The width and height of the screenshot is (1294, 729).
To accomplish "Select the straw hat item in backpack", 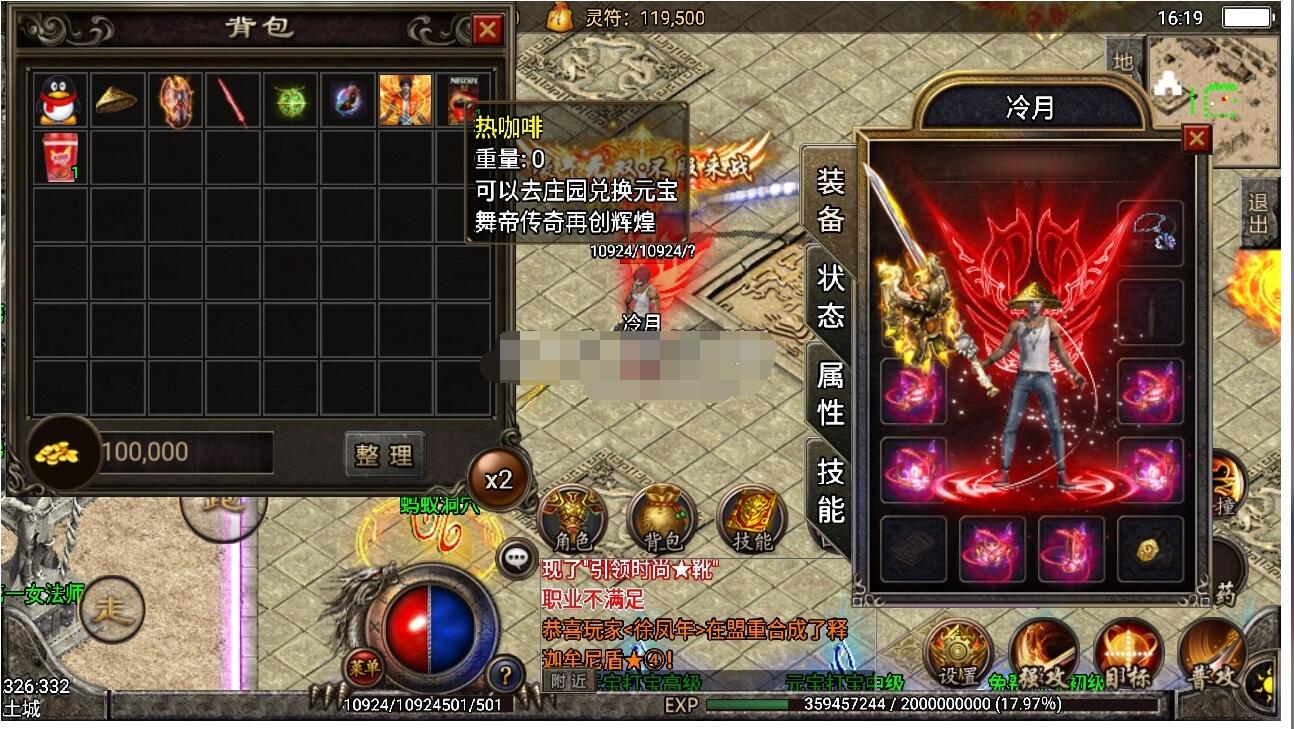I will pos(118,100).
